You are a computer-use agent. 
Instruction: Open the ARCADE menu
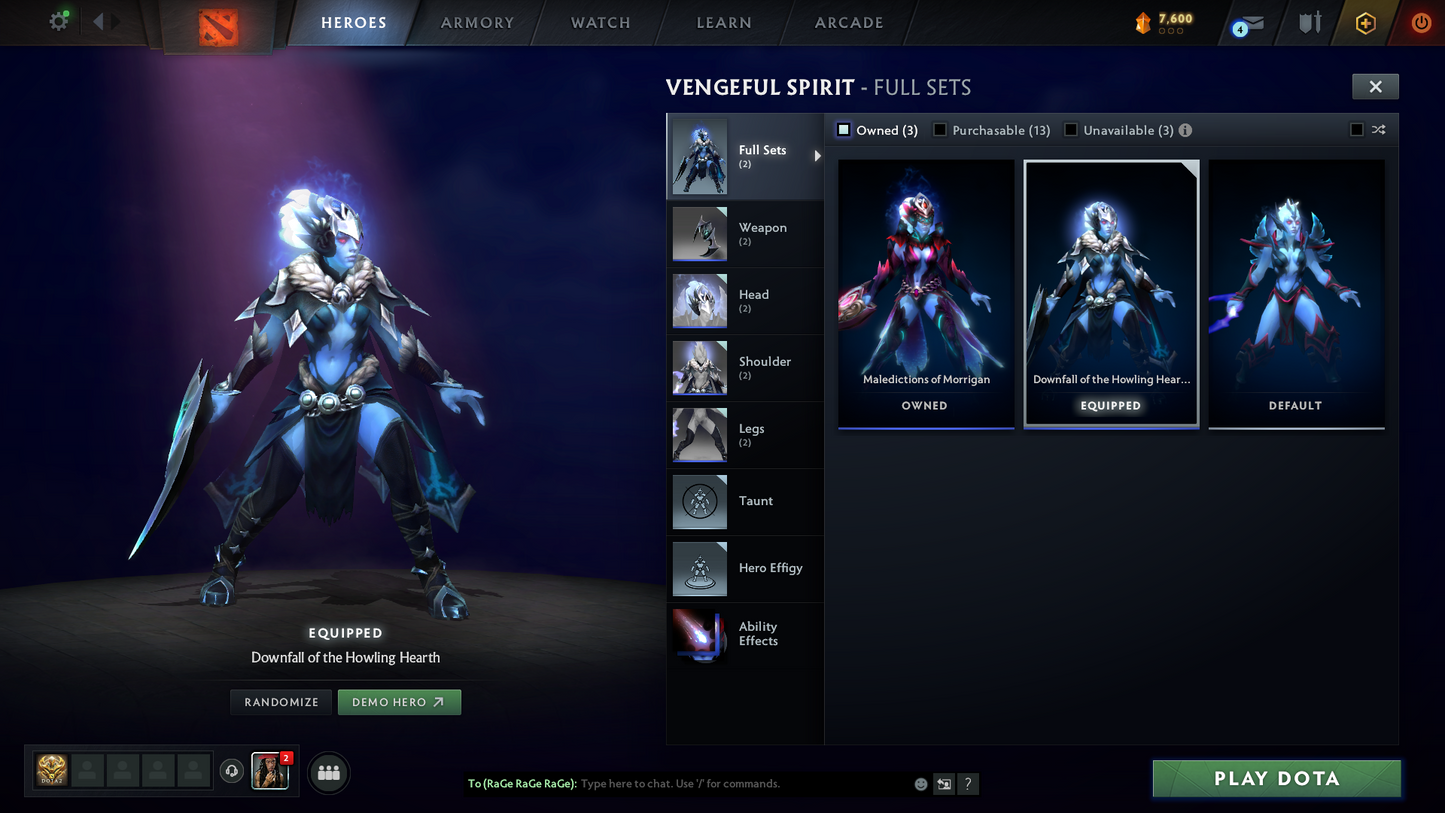tap(848, 22)
